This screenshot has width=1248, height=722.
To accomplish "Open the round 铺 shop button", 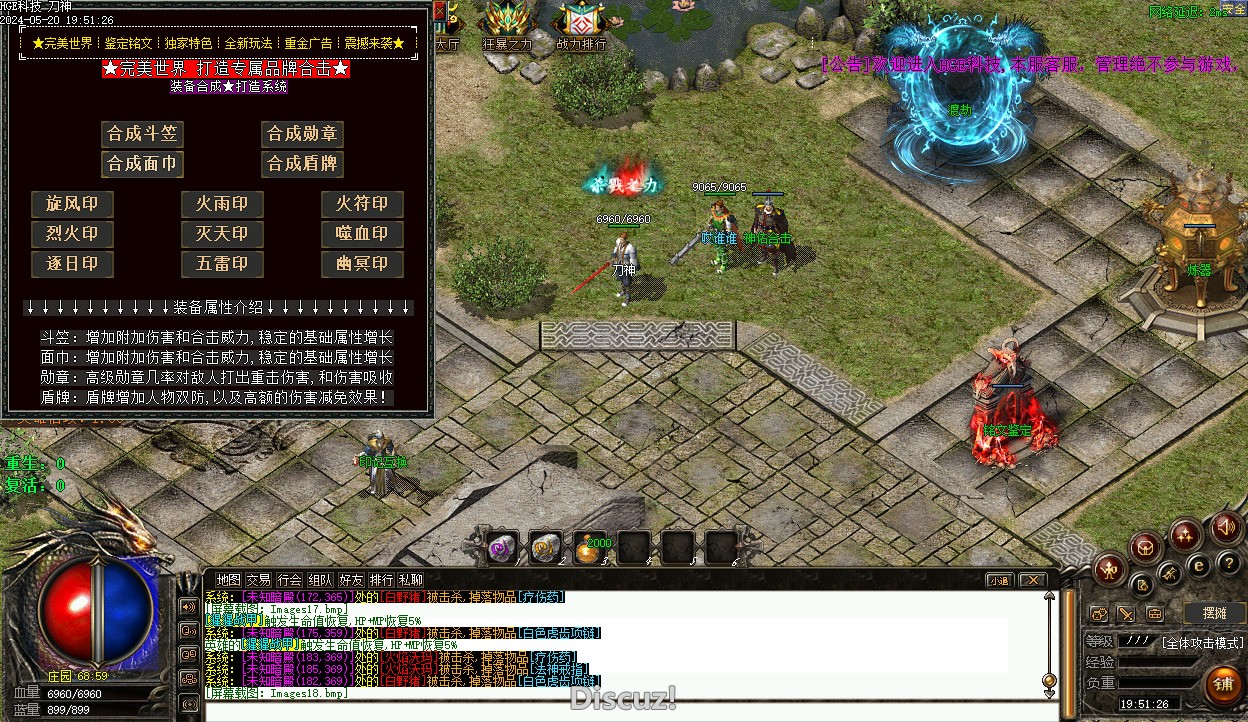I will tap(1222, 685).
